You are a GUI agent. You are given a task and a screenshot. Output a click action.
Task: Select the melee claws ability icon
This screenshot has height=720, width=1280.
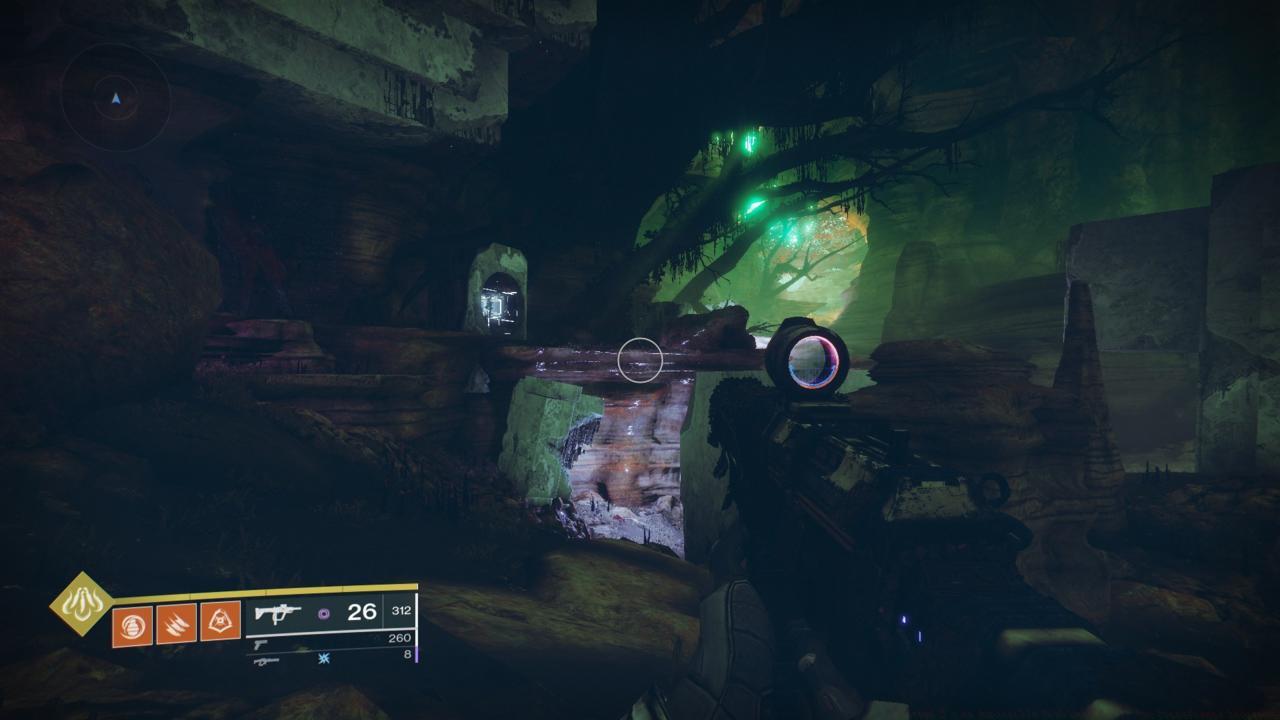point(175,624)
